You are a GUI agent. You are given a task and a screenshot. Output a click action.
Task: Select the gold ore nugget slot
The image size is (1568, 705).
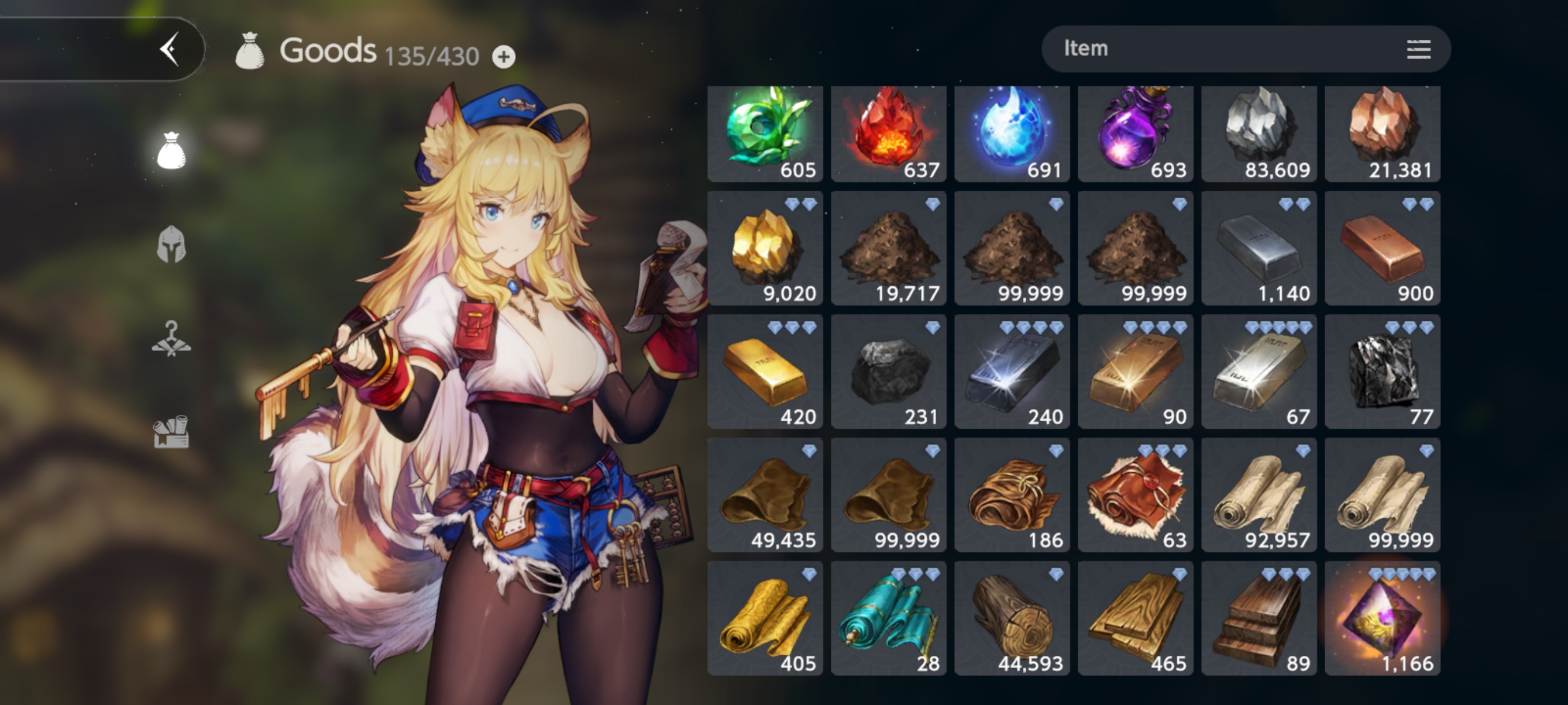click(x=765, y=248)
